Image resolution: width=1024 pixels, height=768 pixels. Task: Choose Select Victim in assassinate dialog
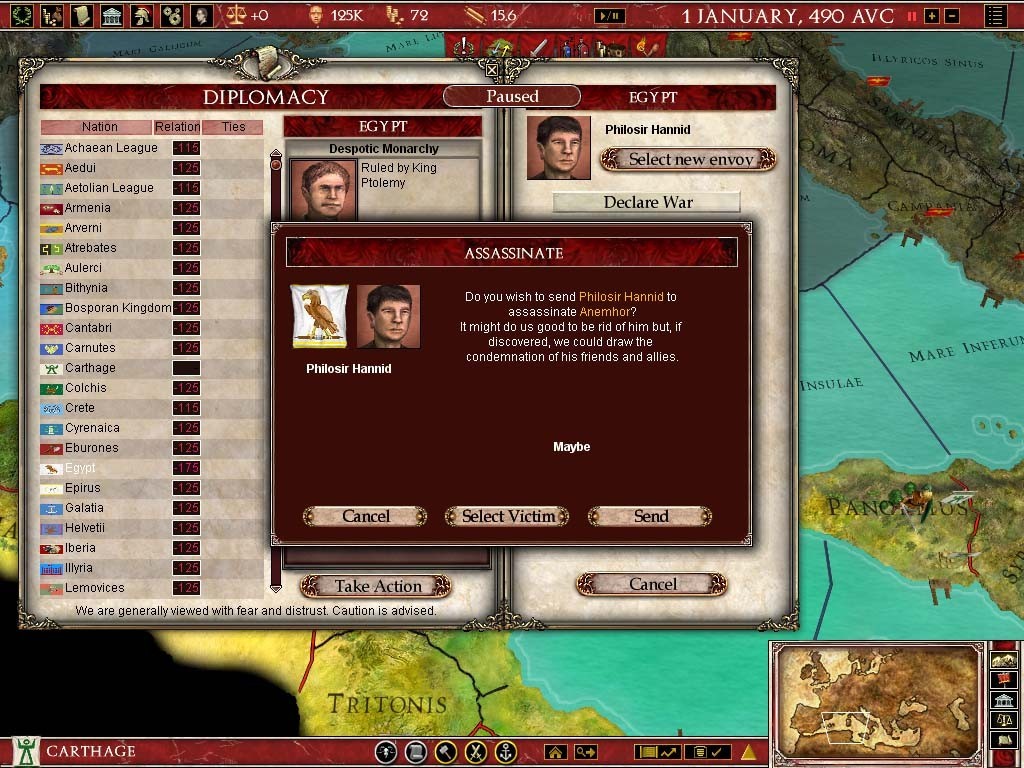[x=508, y=516]
